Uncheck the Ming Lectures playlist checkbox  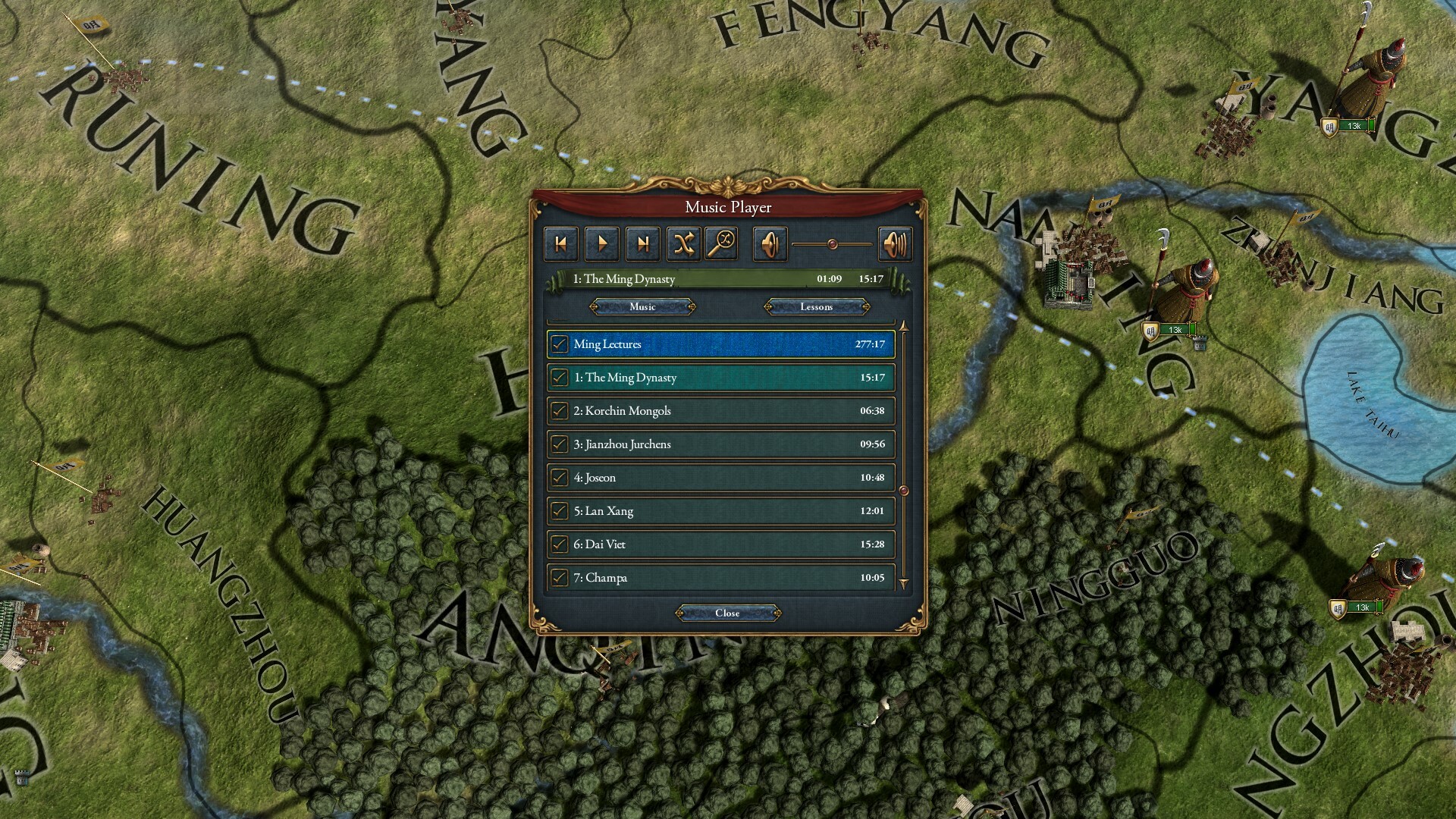point(559,344)
